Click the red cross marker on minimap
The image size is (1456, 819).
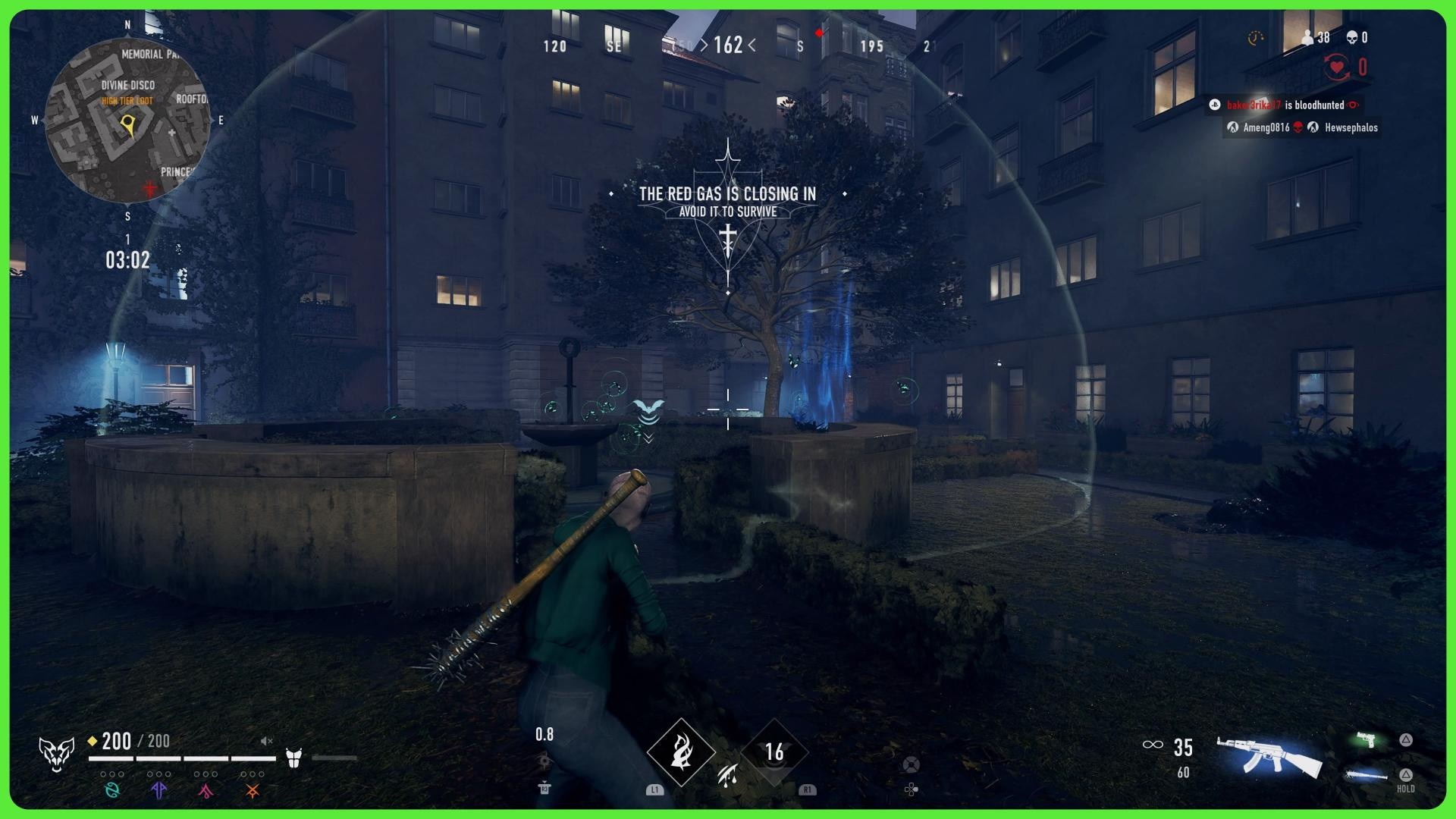pos(150,187)
